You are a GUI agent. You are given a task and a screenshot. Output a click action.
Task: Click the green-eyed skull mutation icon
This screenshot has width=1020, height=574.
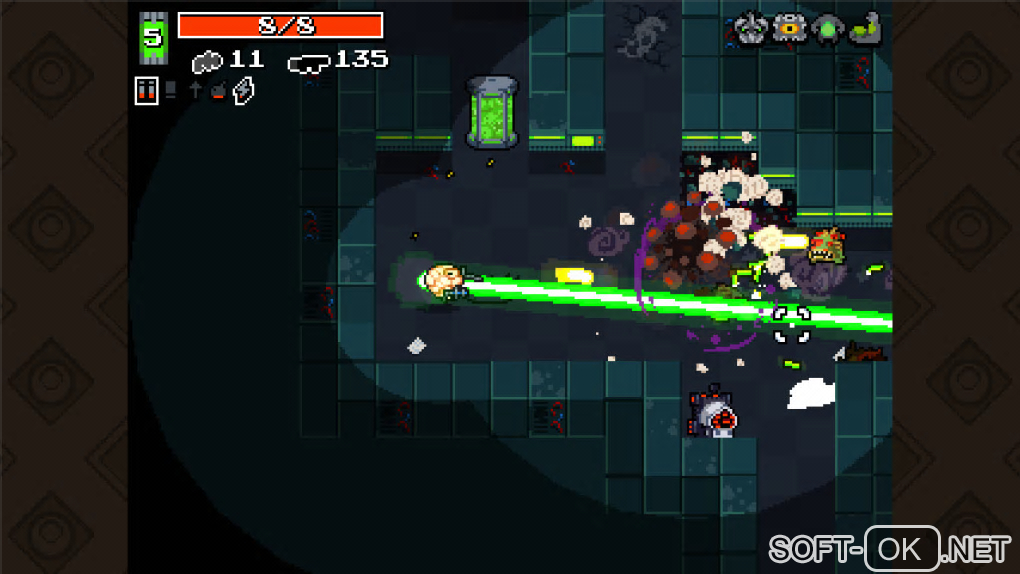(x=749, y=27)
